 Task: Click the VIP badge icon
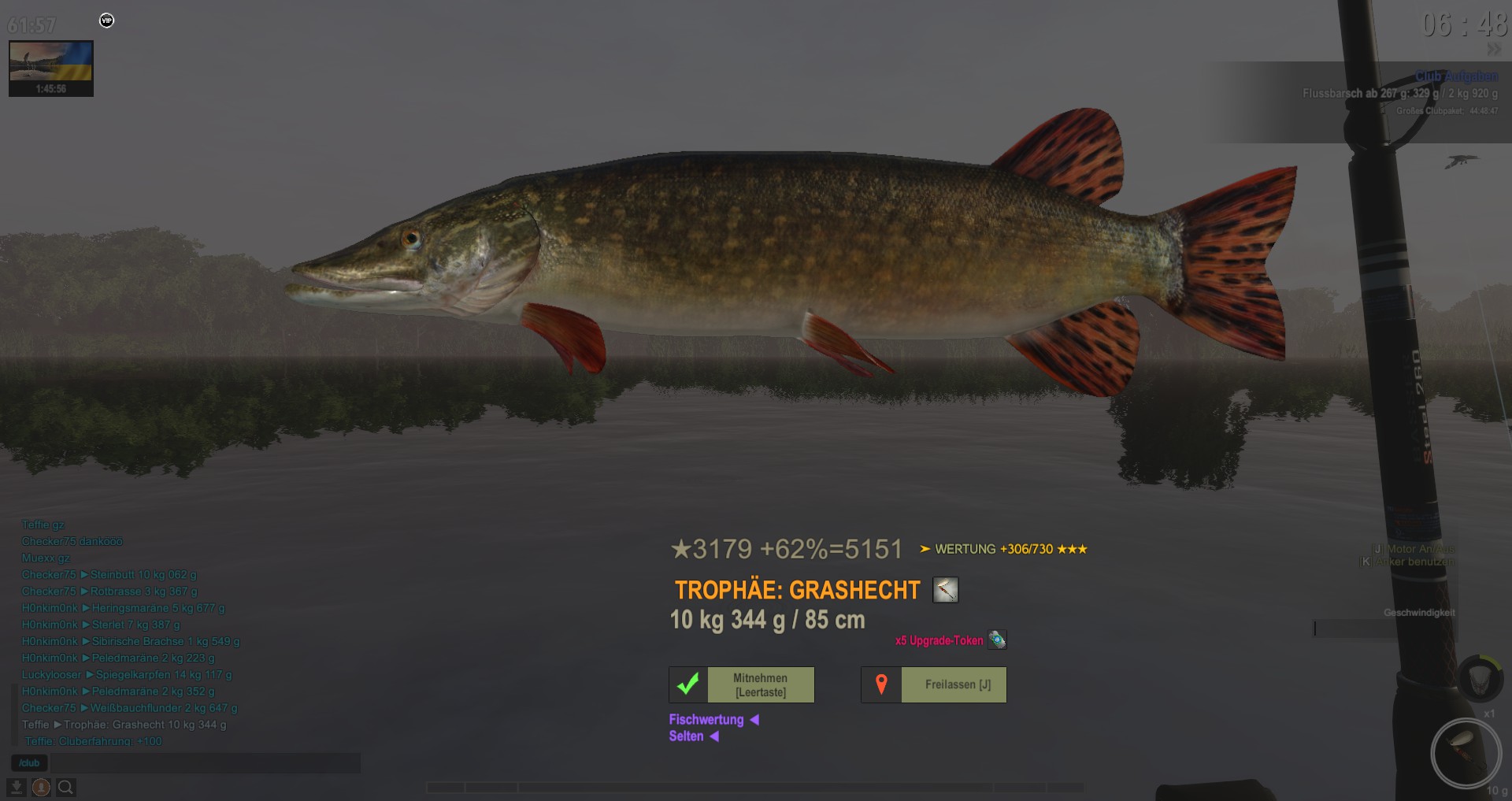click(x=107, y=20)
